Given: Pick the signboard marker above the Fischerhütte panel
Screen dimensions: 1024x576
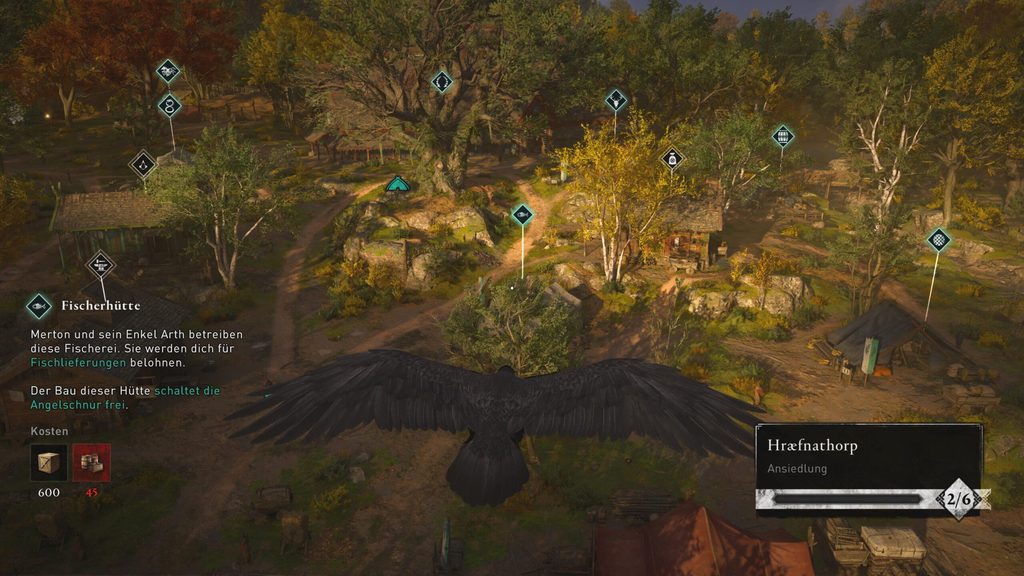Looking at the screenshot, I should (x=100, y=265).
